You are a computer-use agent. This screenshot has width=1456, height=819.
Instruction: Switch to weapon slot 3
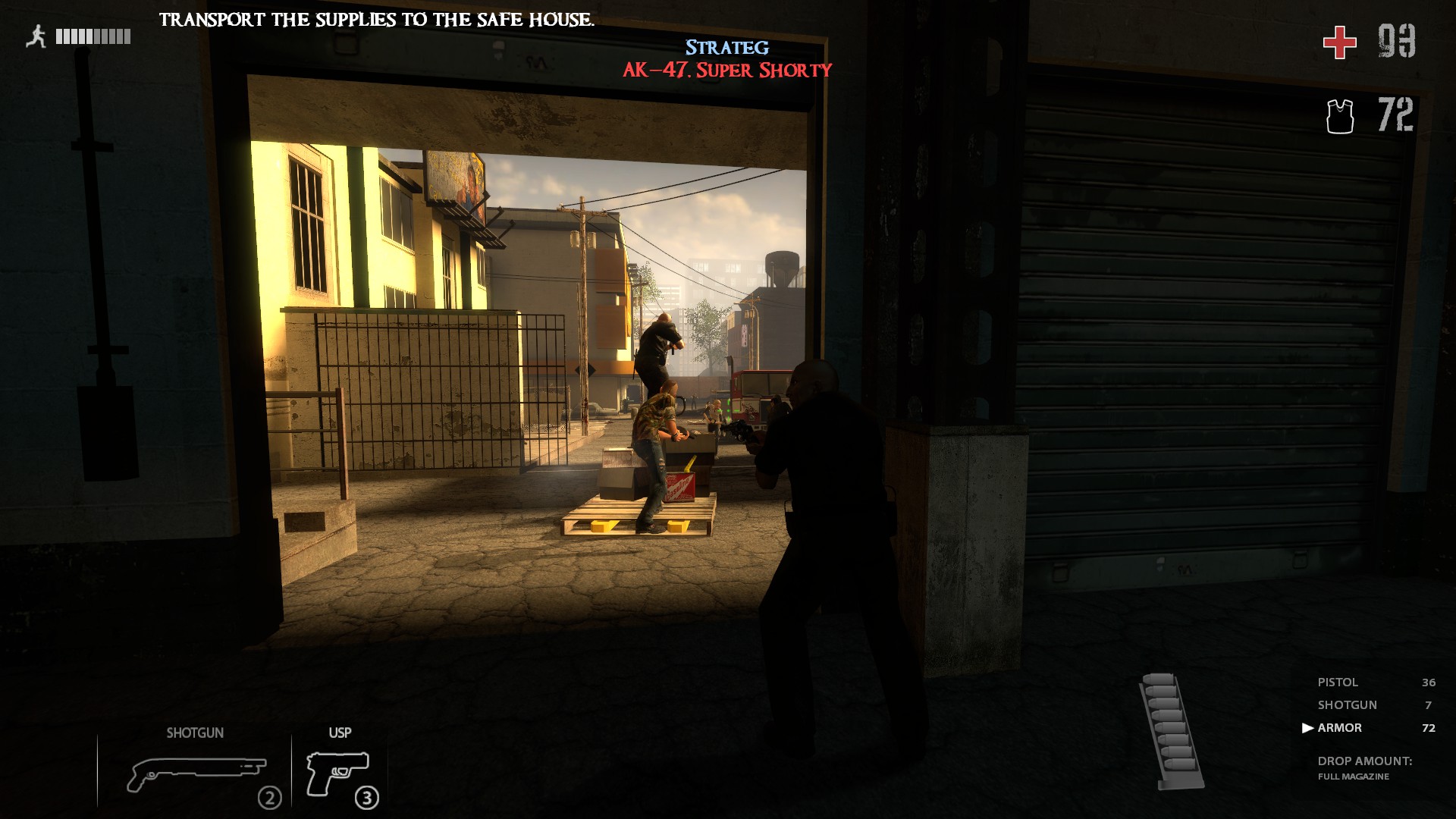click(x=367, y=797)
